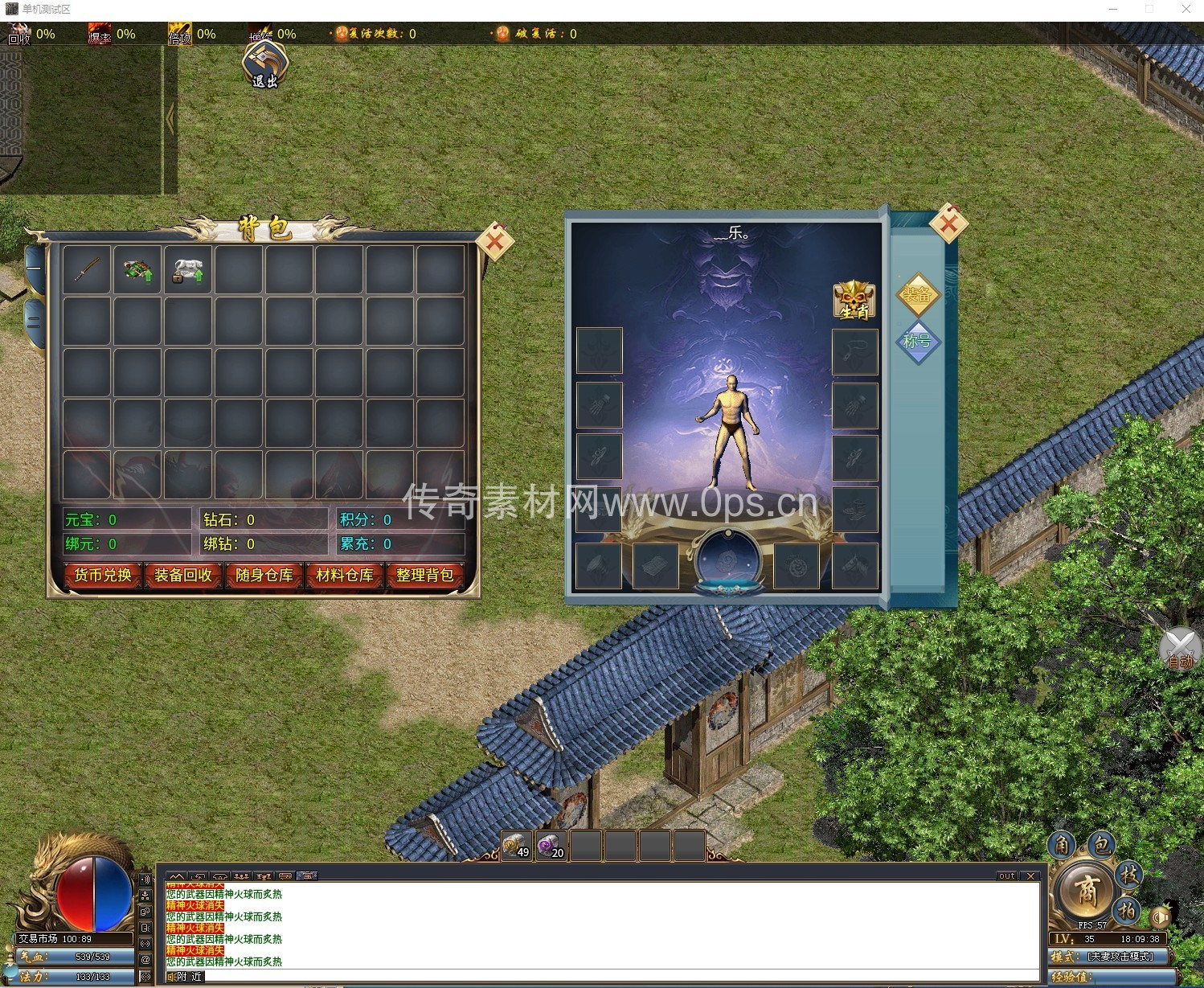
Task: Switch to the 称号 title tab
Action: point(917,341)
